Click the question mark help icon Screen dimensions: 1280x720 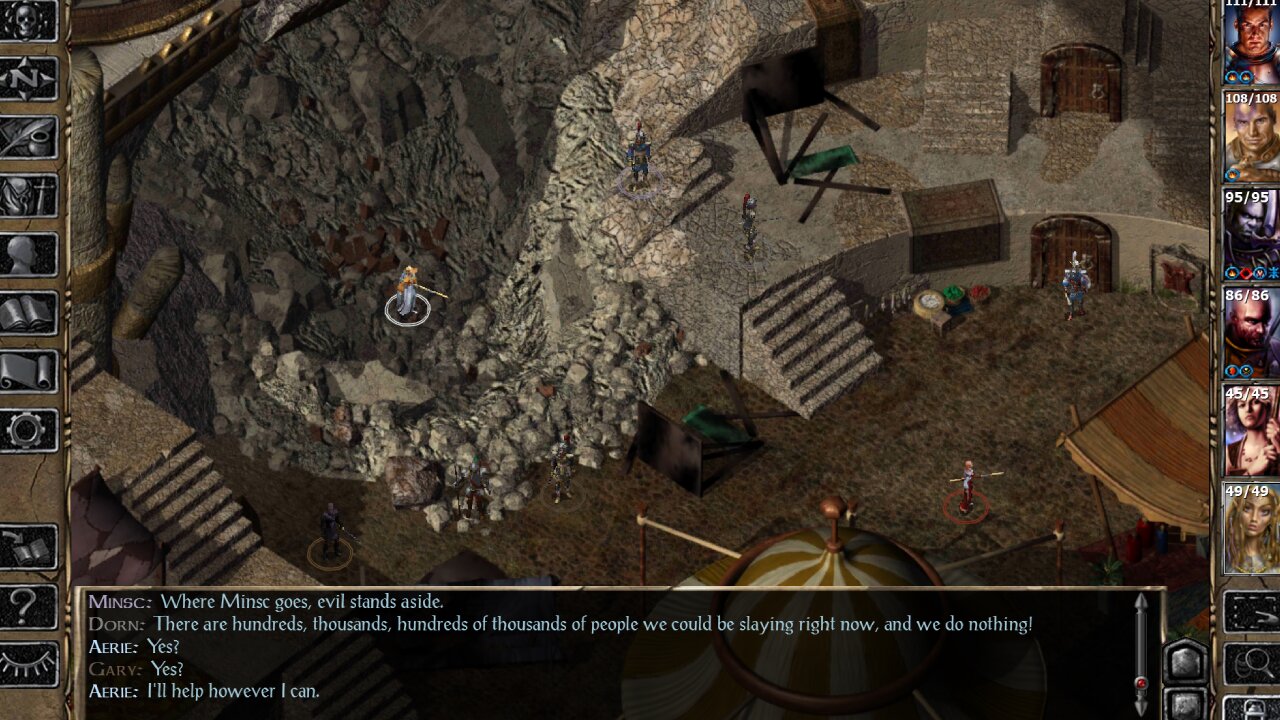point(25,605)
